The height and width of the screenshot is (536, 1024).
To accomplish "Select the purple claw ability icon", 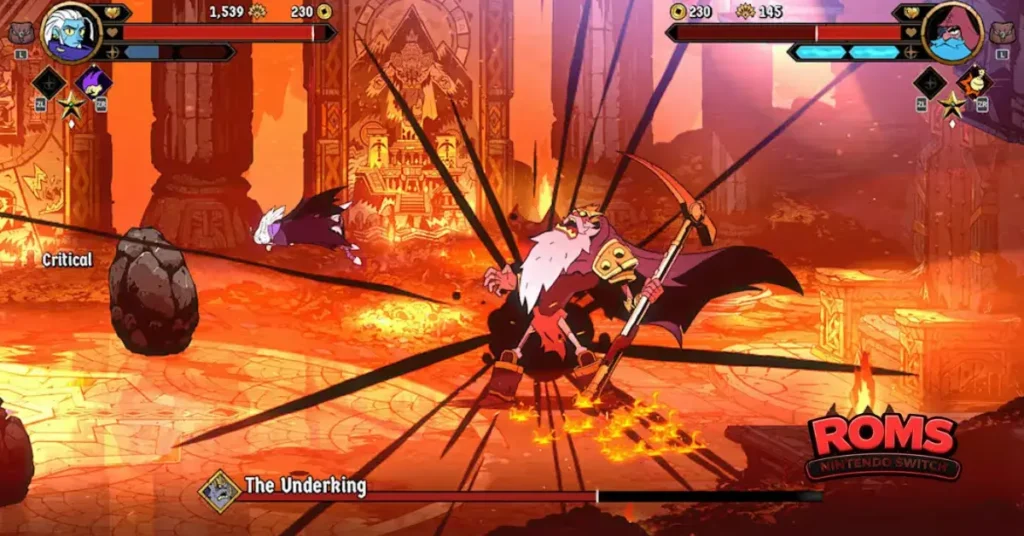I will point(94,82).
